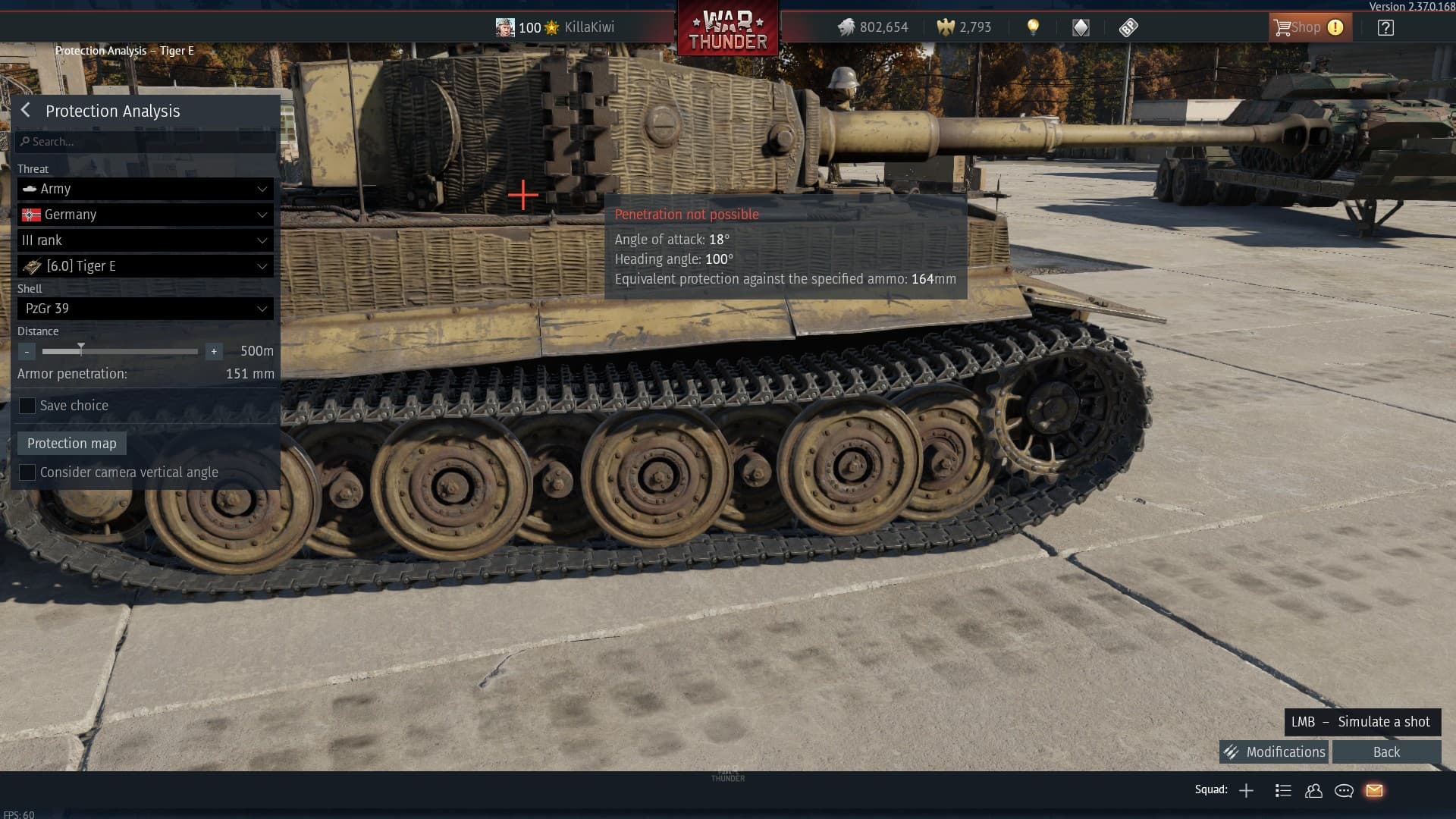Open the contacts/friends list icon
This screenshot has height=819, width=1456.
point(1313,790)
